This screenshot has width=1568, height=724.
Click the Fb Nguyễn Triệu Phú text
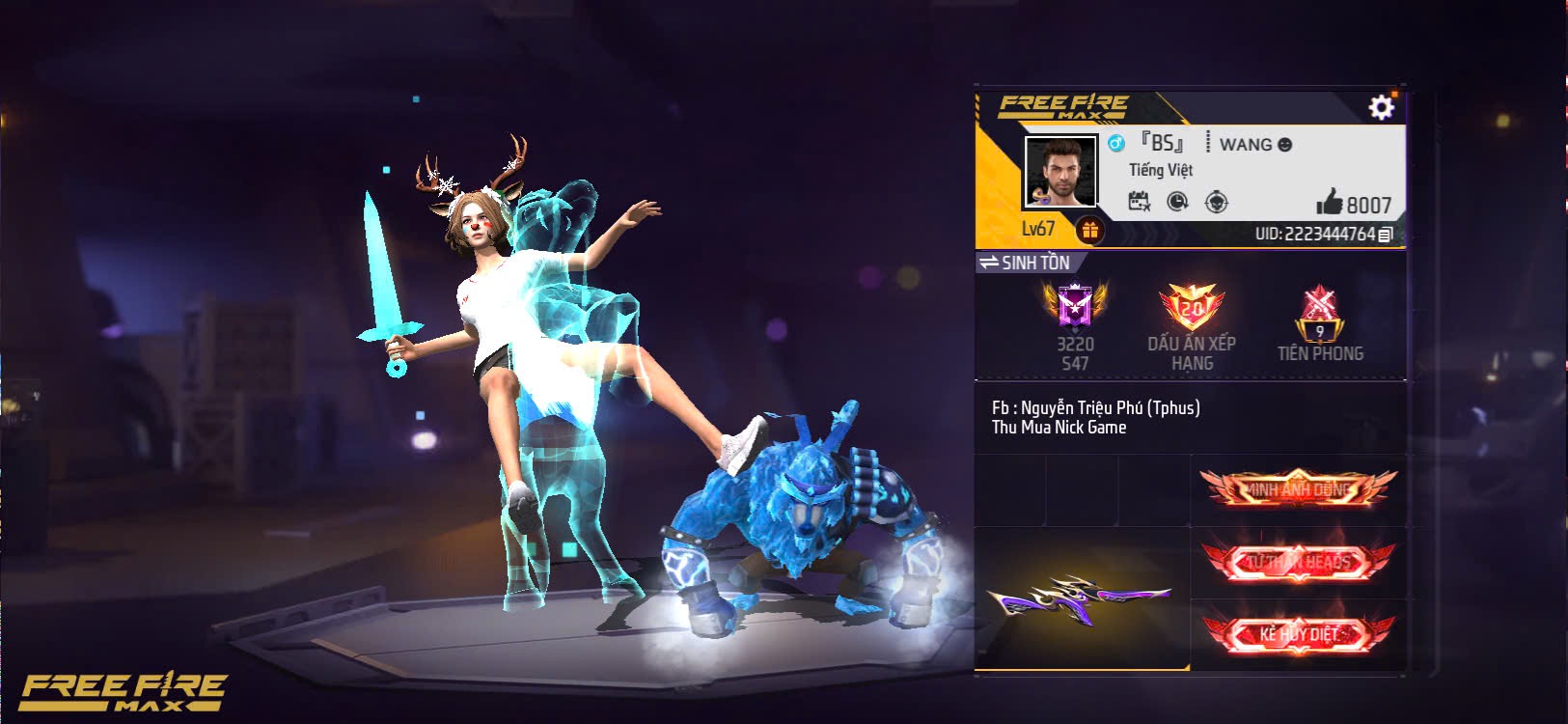pyautogui.click(x=1095, y=407)
